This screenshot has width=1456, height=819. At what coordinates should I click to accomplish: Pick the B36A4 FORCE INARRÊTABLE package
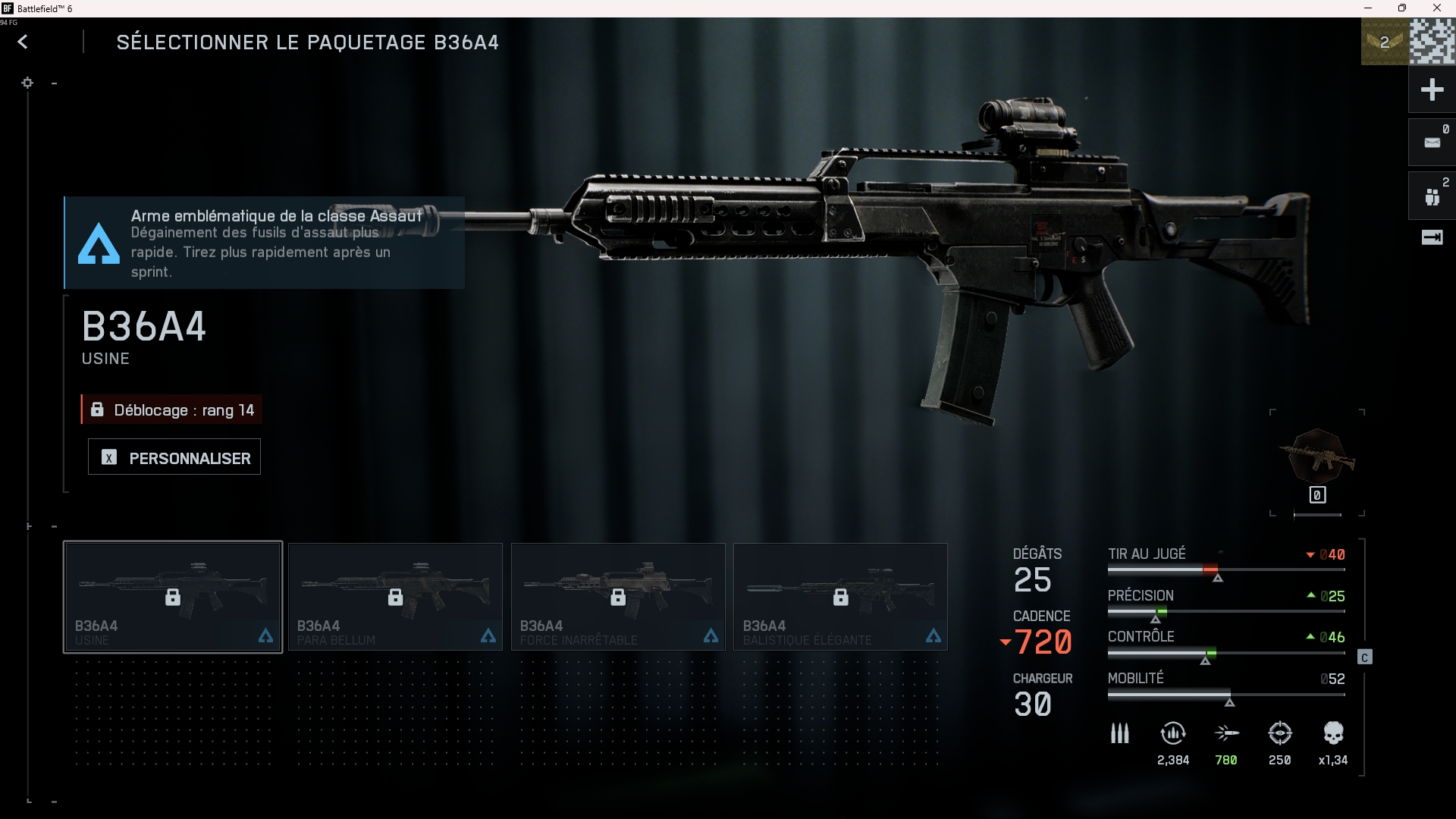coord(618,597)
